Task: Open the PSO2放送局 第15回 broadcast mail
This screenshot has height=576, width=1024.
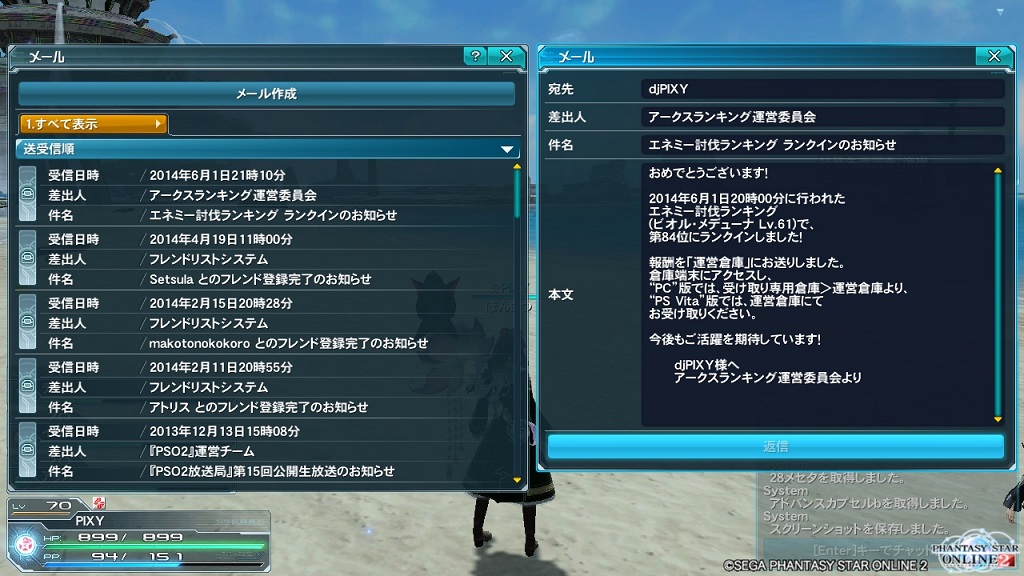Action: (x=266, y=451)
